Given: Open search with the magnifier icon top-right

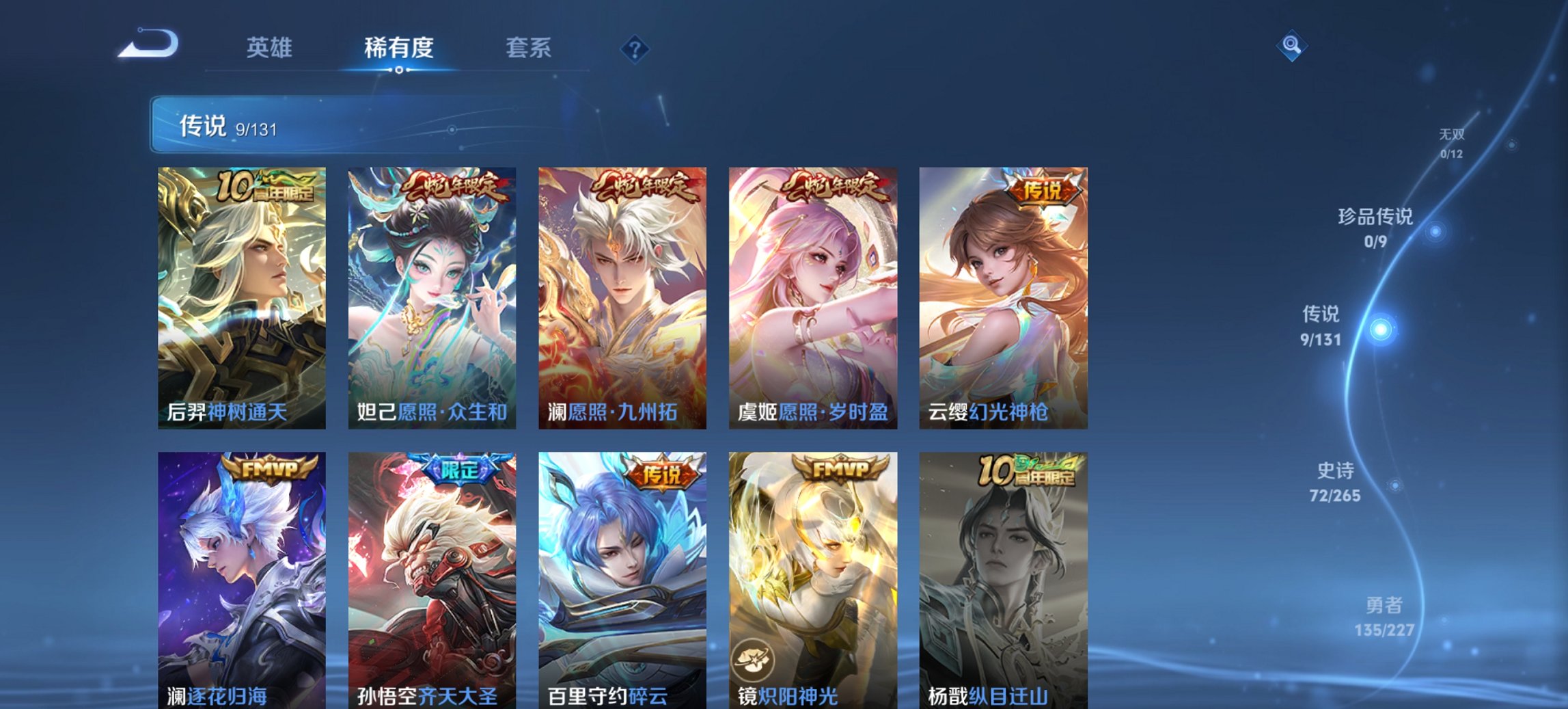Looking at the screenshot, I should coord(1291,48).
